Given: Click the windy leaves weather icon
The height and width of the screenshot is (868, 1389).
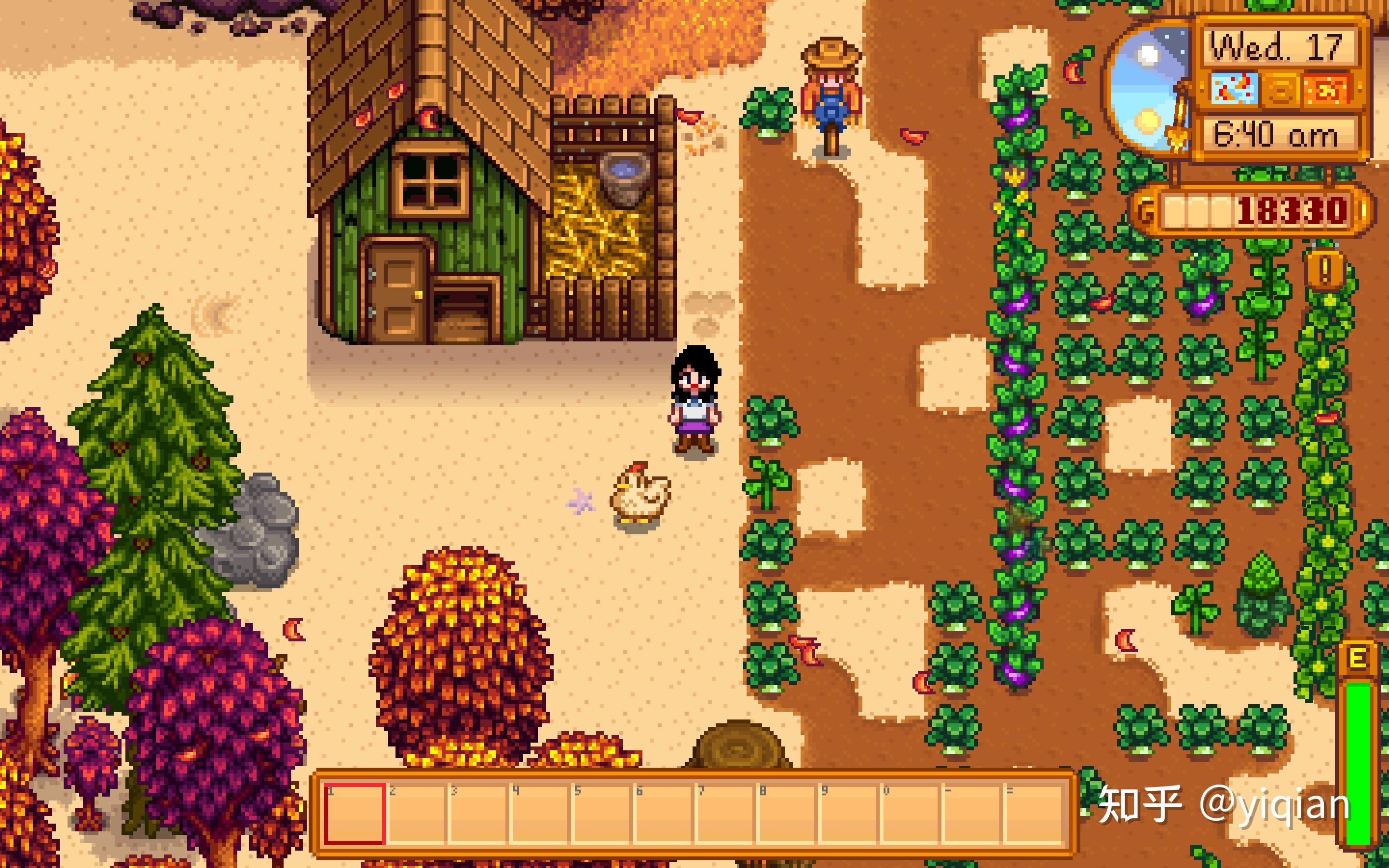Looking at the screenshot, I should pyautogui.click(x=1235, y=89).
